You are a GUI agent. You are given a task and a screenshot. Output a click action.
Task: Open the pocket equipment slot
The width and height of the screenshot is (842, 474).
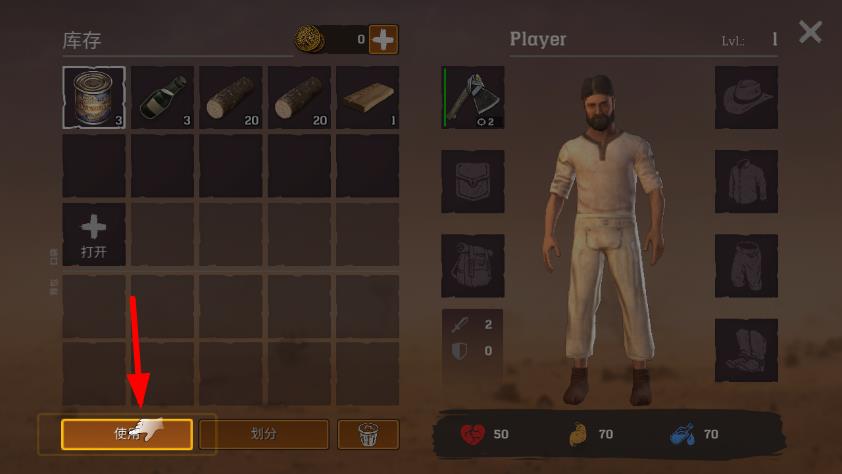point(473,182)
